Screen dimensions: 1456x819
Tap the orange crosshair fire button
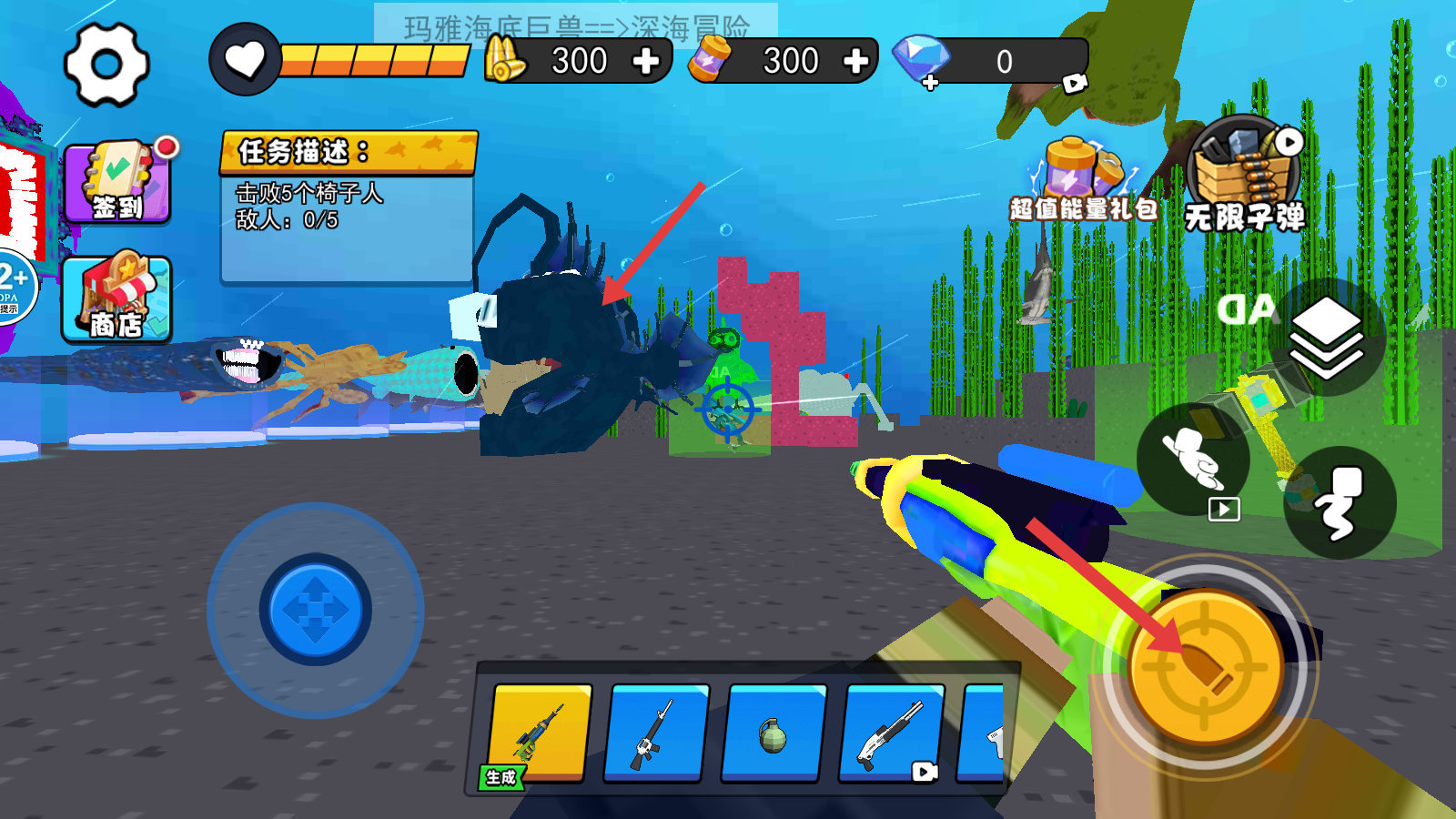click(1206, 667)
